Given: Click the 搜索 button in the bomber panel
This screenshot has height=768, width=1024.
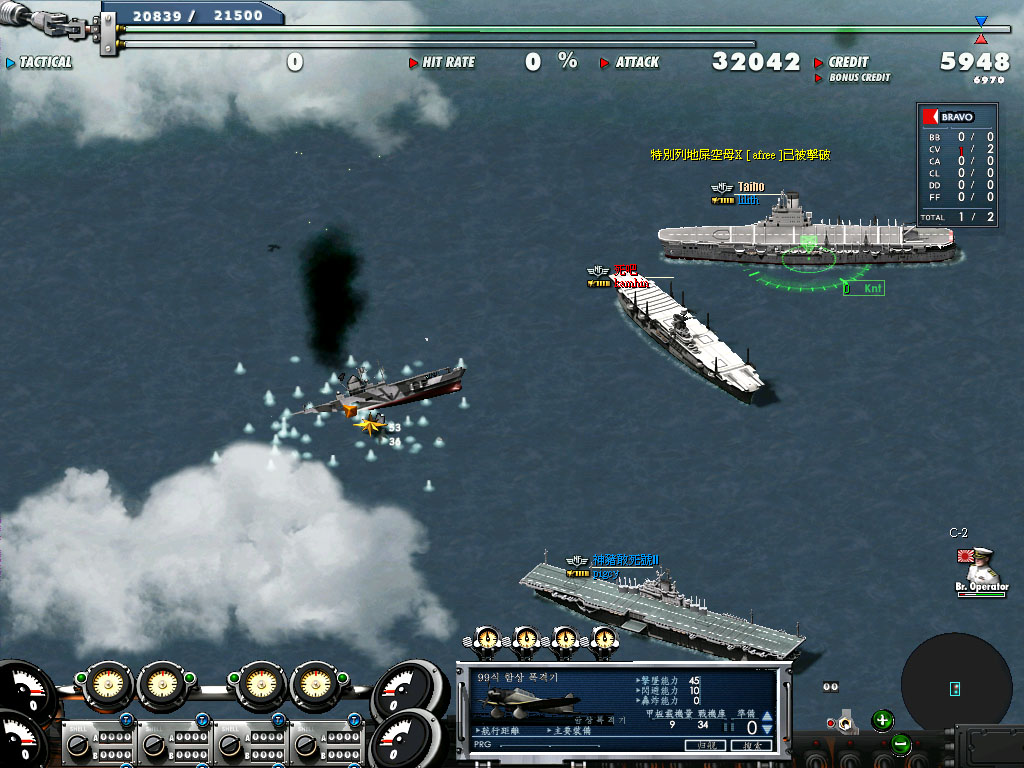Looking at the screenshot, I should coord(751,745).
